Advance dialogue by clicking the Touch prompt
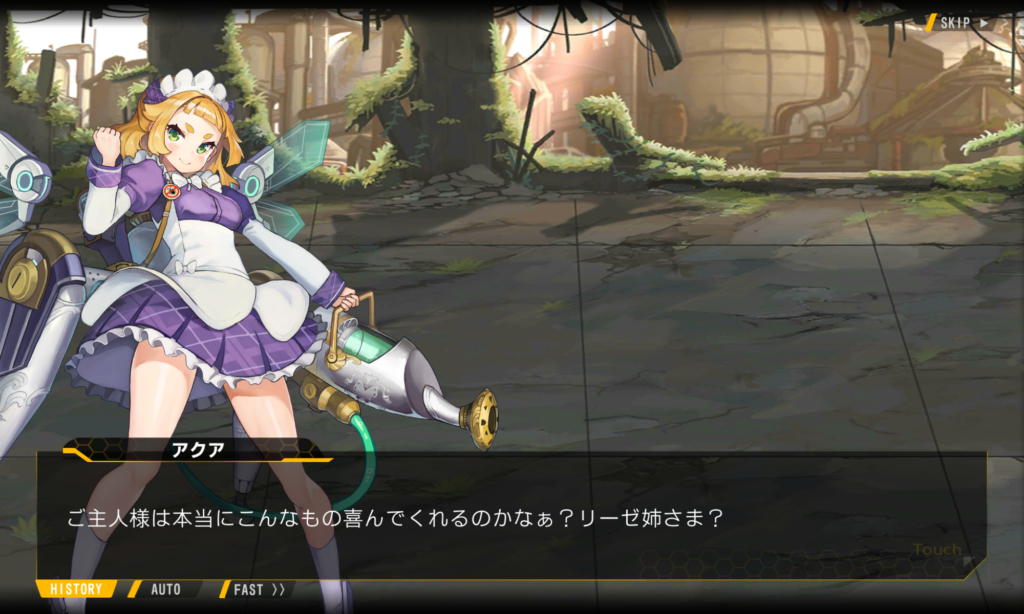Screen dimensions: 1024x614 point(937,549)
